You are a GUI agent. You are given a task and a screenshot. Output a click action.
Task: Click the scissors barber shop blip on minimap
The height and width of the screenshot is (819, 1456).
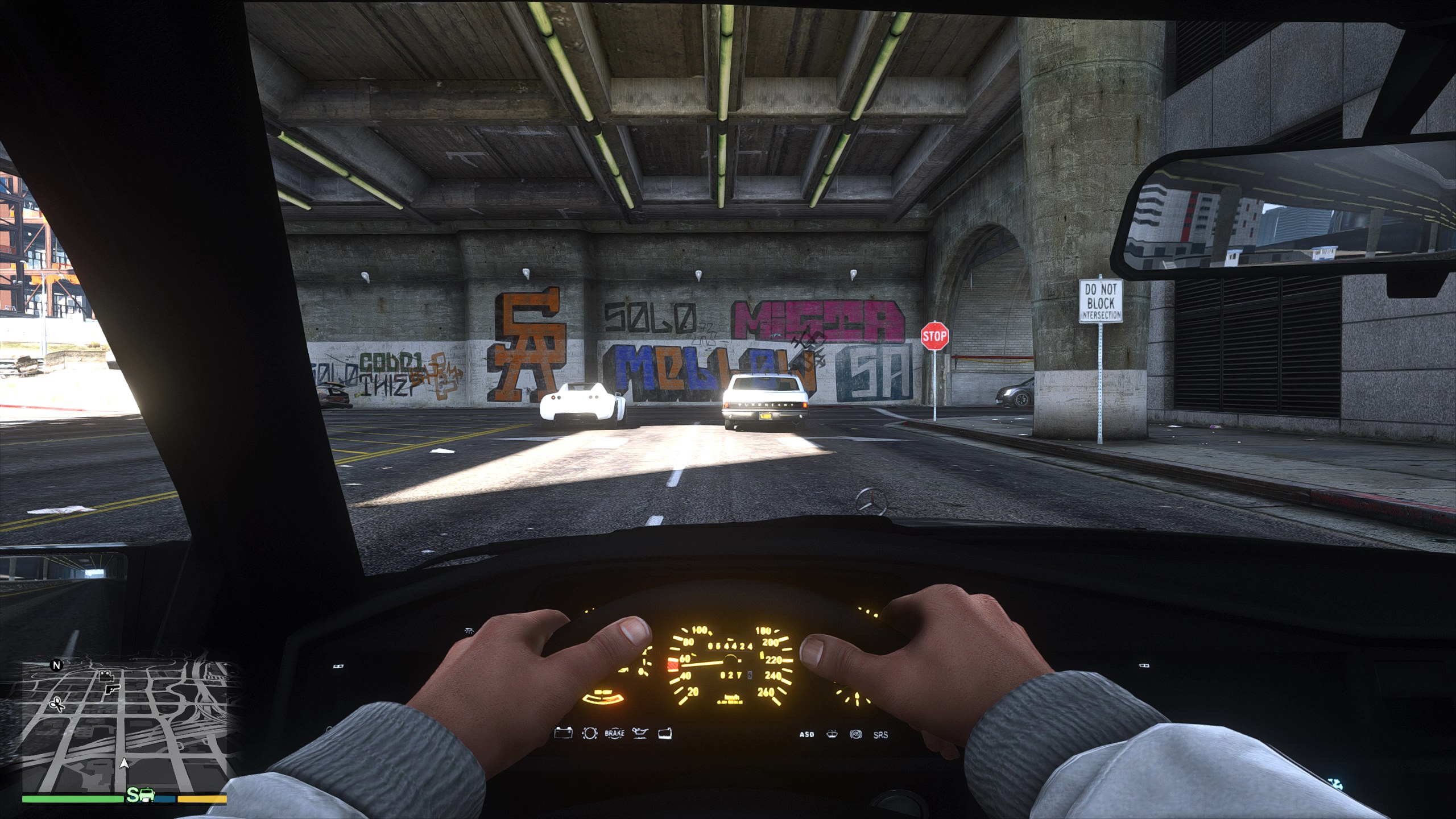(x=57, y=705)
